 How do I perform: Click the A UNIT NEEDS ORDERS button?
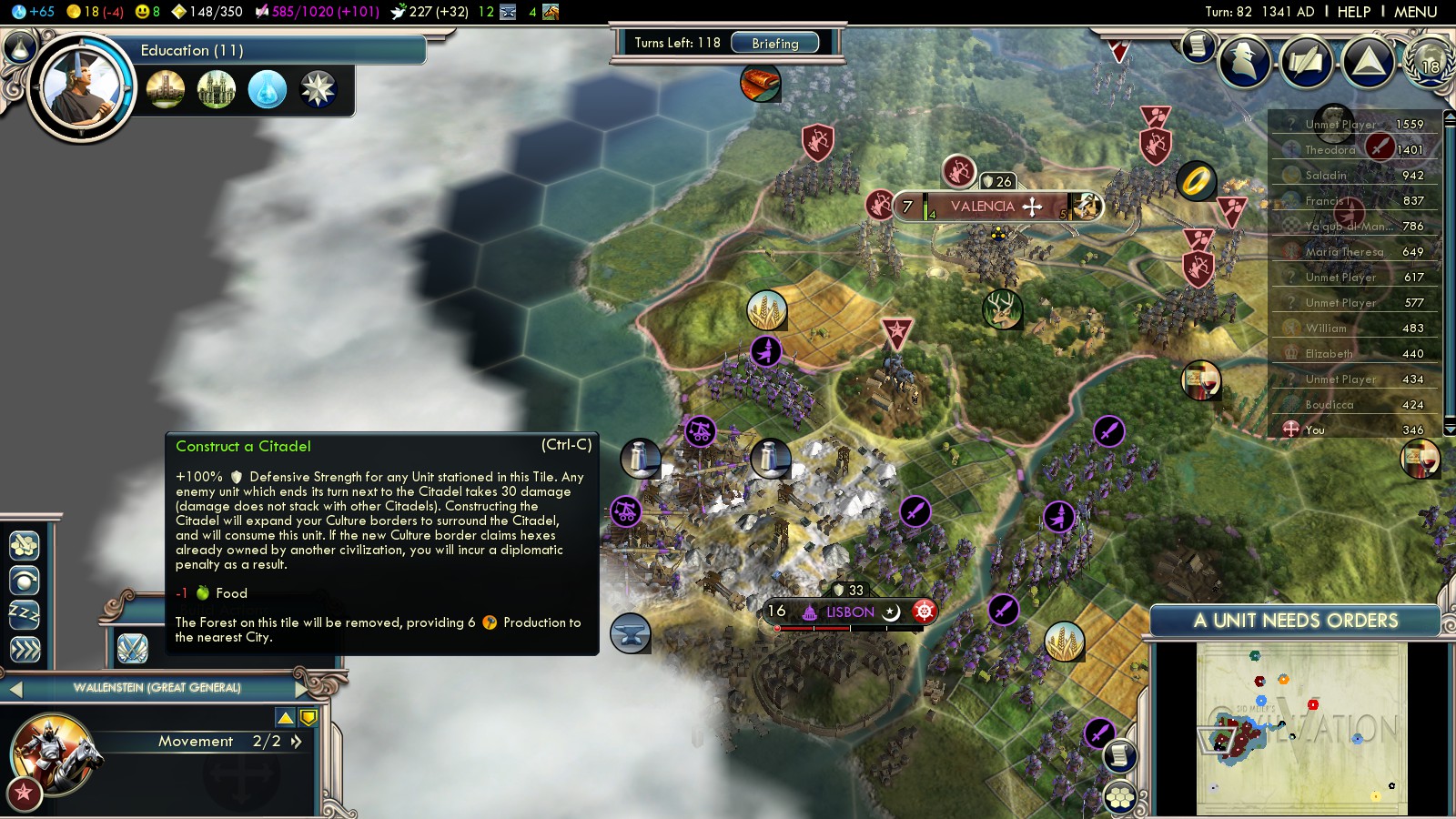pyautogui.click(x=1295, y=621)
